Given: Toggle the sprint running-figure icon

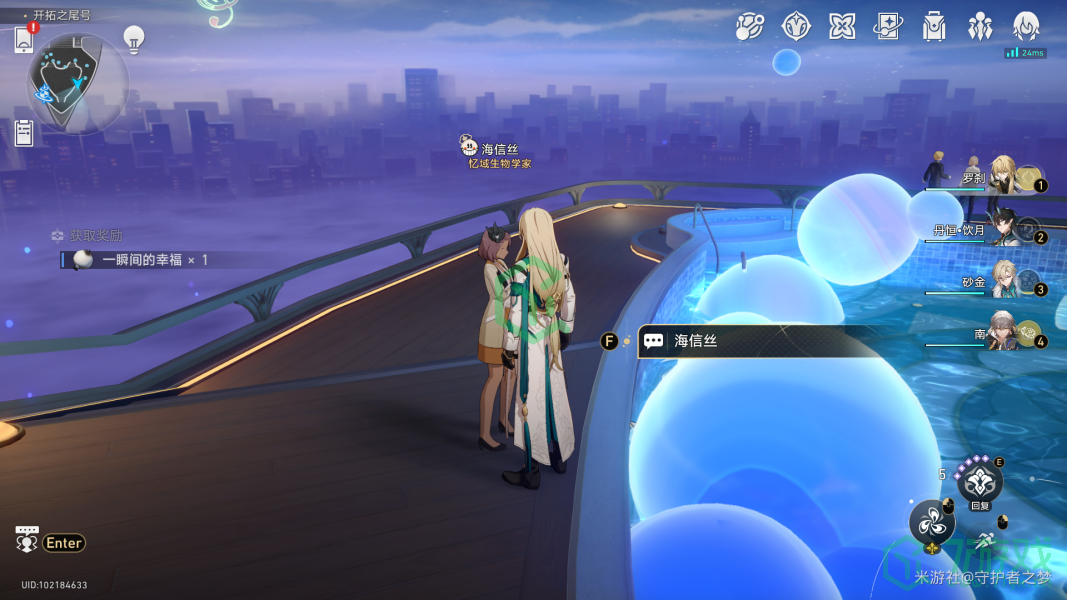Looking at the screenshot, I should coord(985,540).
